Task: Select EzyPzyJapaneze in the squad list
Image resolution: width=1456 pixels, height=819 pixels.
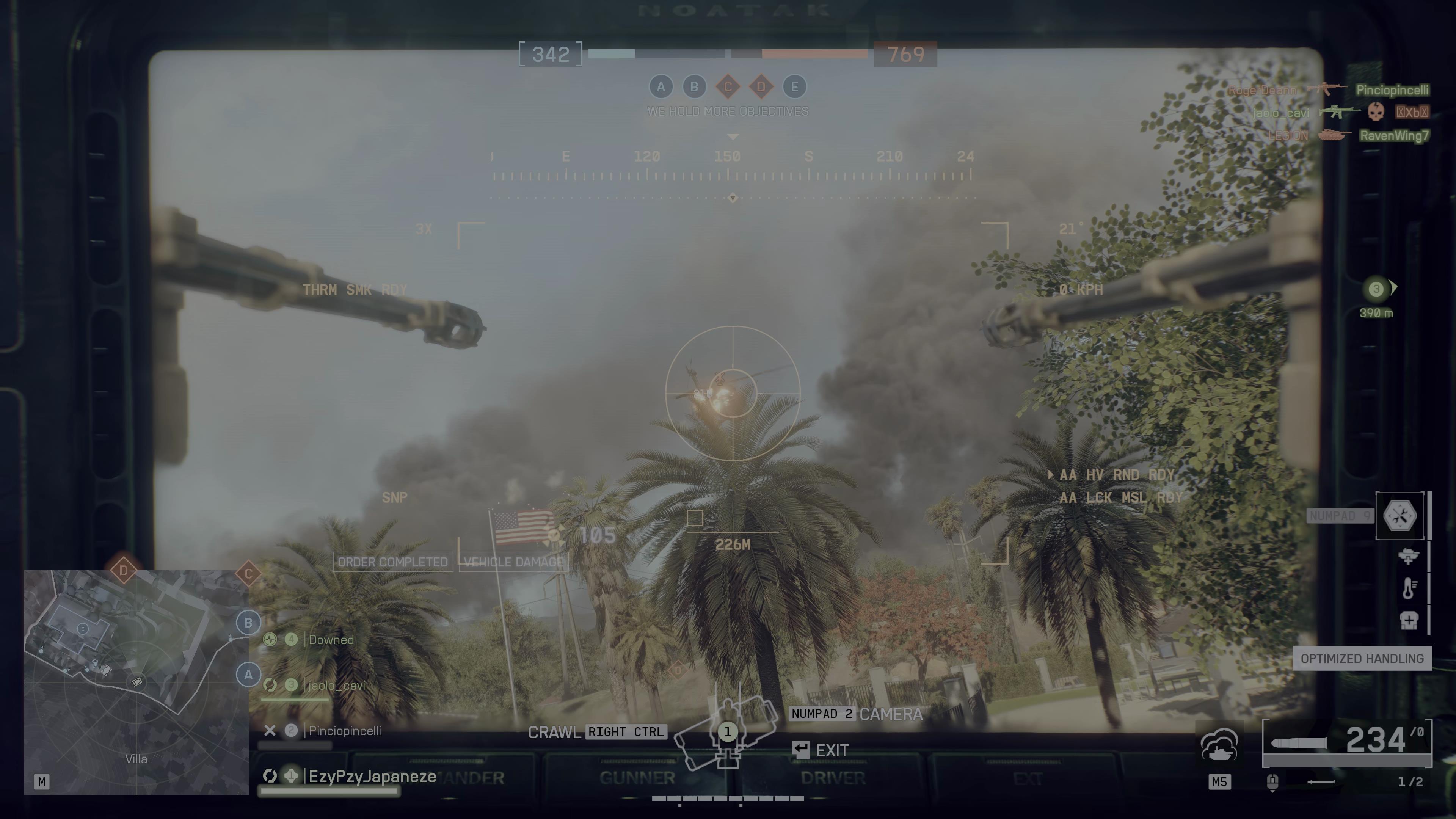Action: click(372, 777)
